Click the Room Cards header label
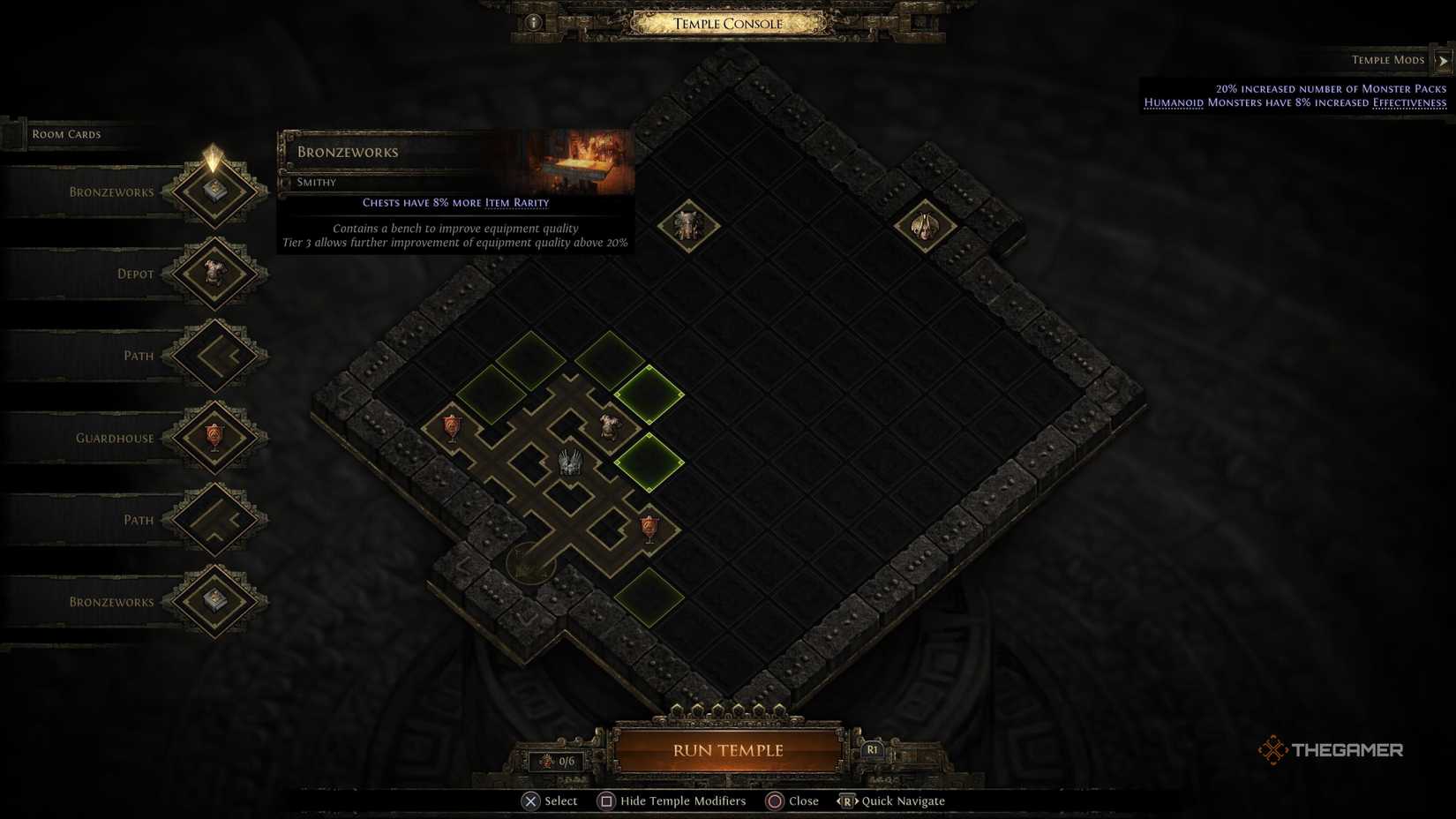The image size is (1456, 819). point(65,133)
